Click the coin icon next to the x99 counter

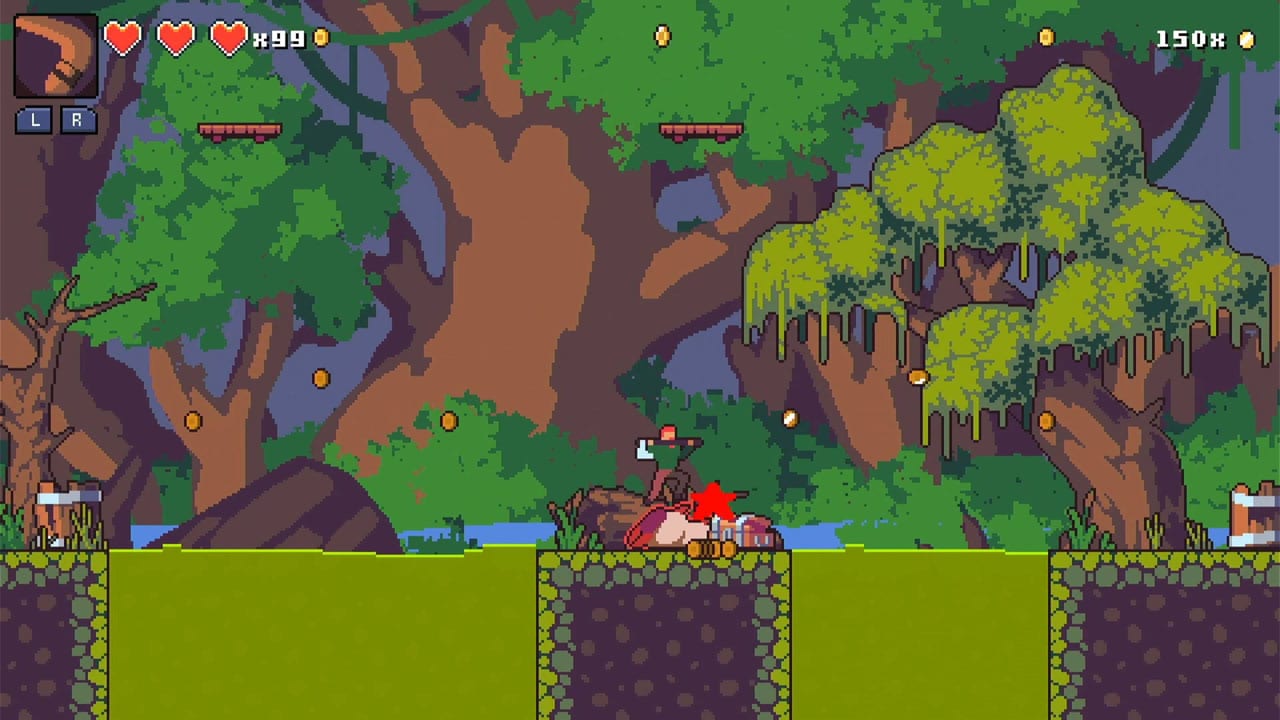coord(320,39)
